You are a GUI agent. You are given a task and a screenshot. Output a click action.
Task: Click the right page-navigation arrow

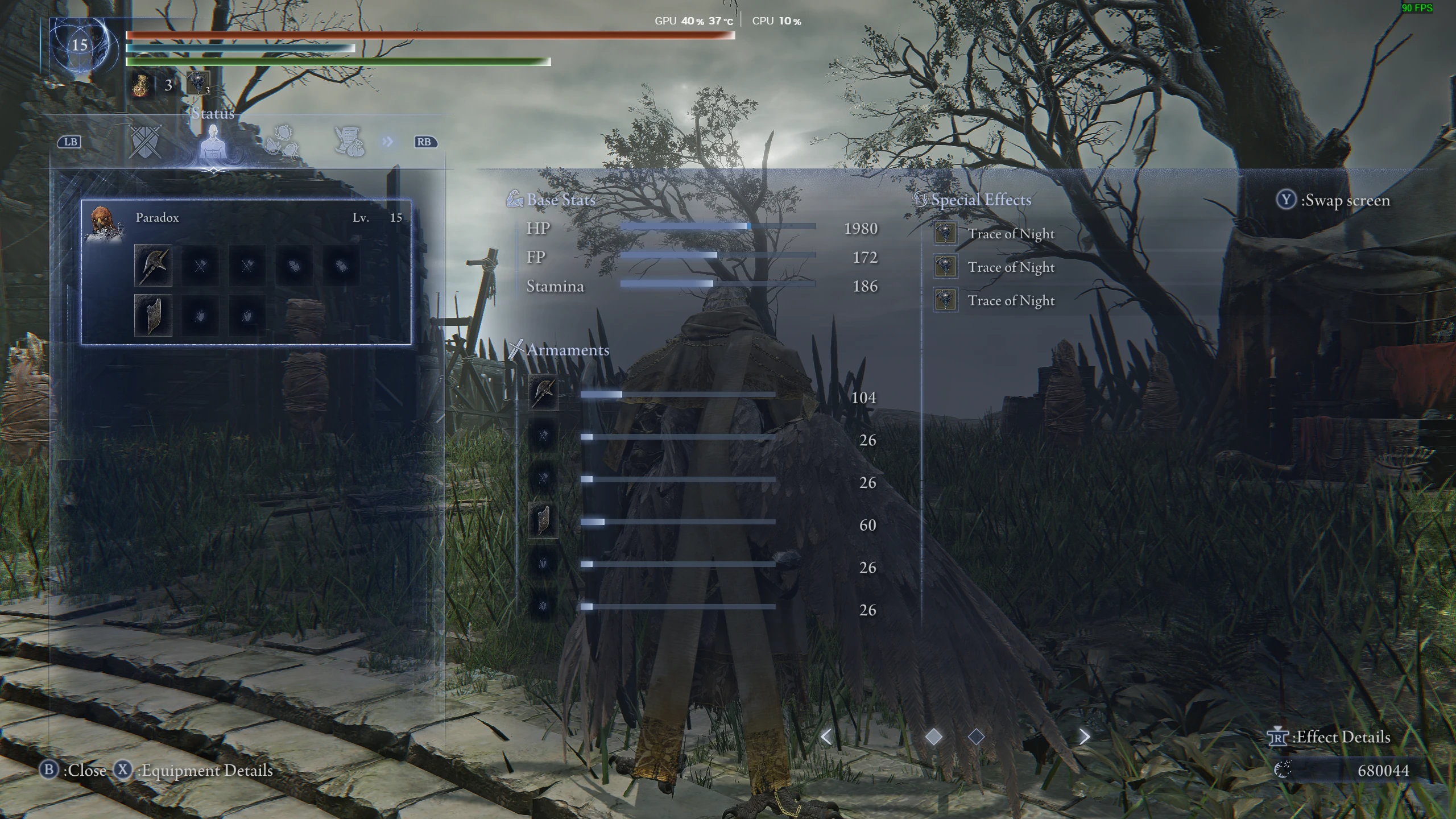pos(1082,736)
